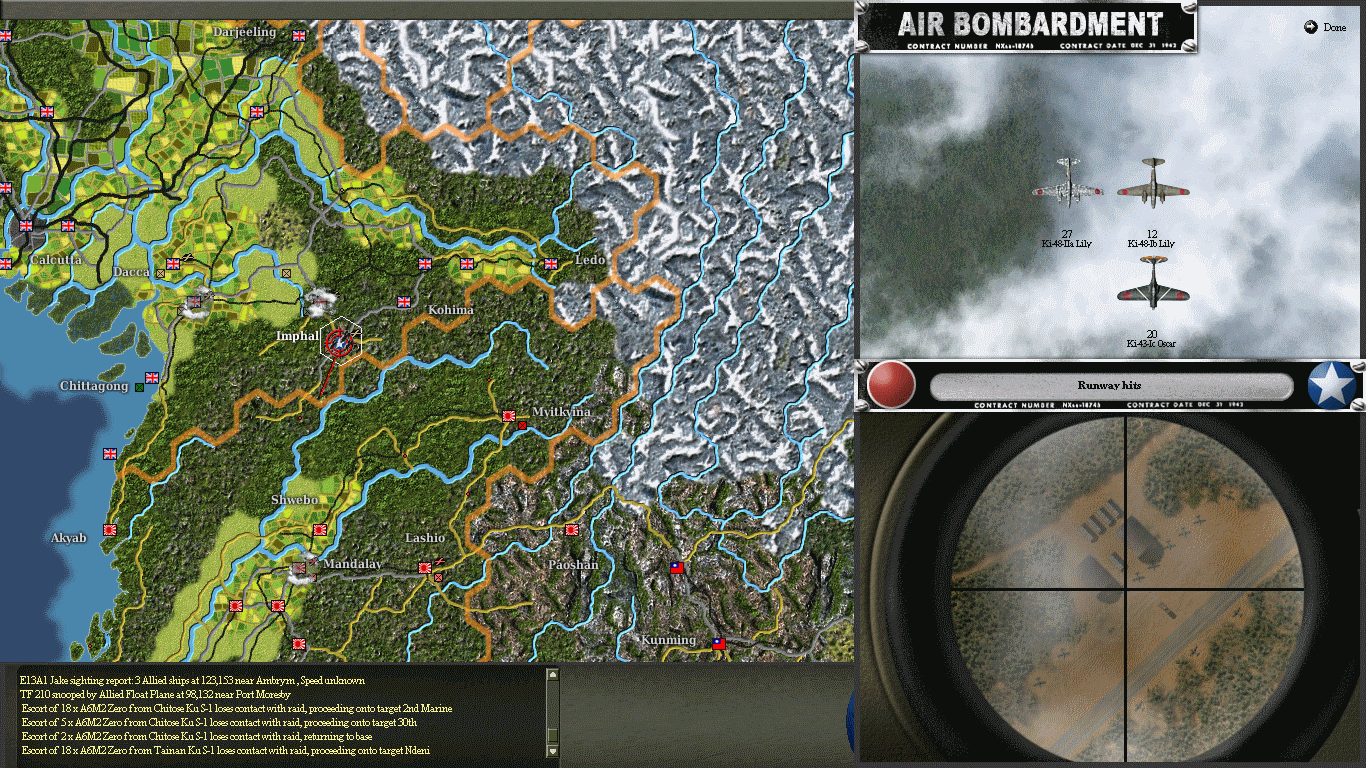Click the combat target reticle over Imphal
The height and width of the screenshot is (768, 1366).
pos(337,341)
